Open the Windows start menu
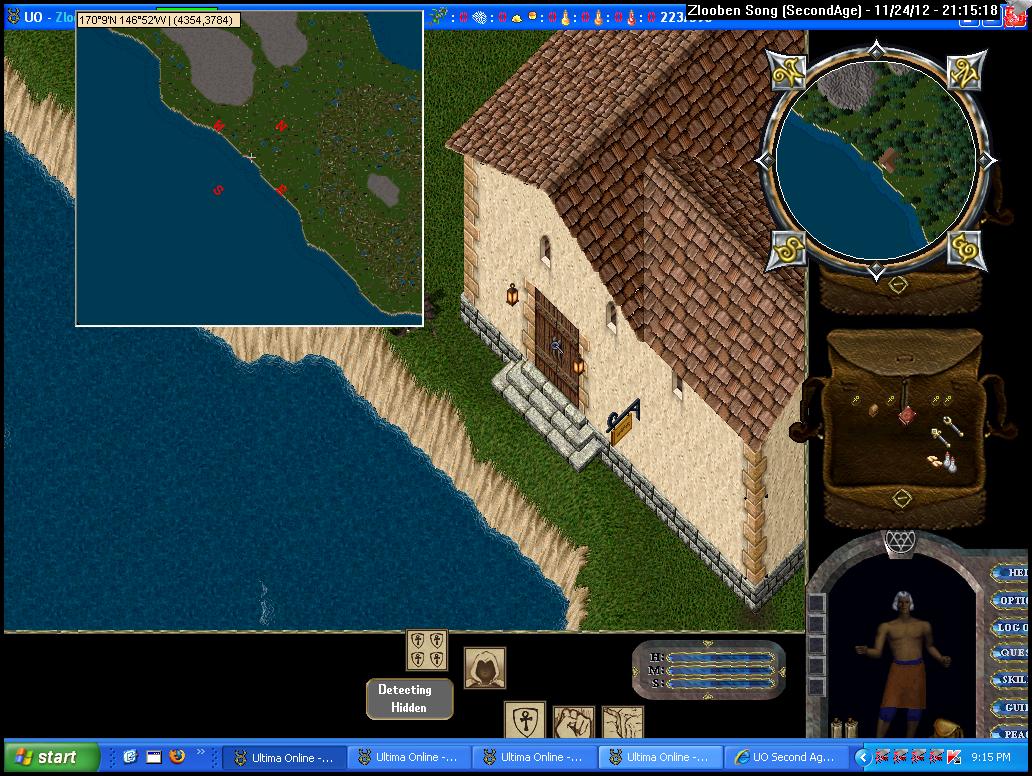Image resolution: width=1032 pixels, height=776 pixels. pos(52,757)
